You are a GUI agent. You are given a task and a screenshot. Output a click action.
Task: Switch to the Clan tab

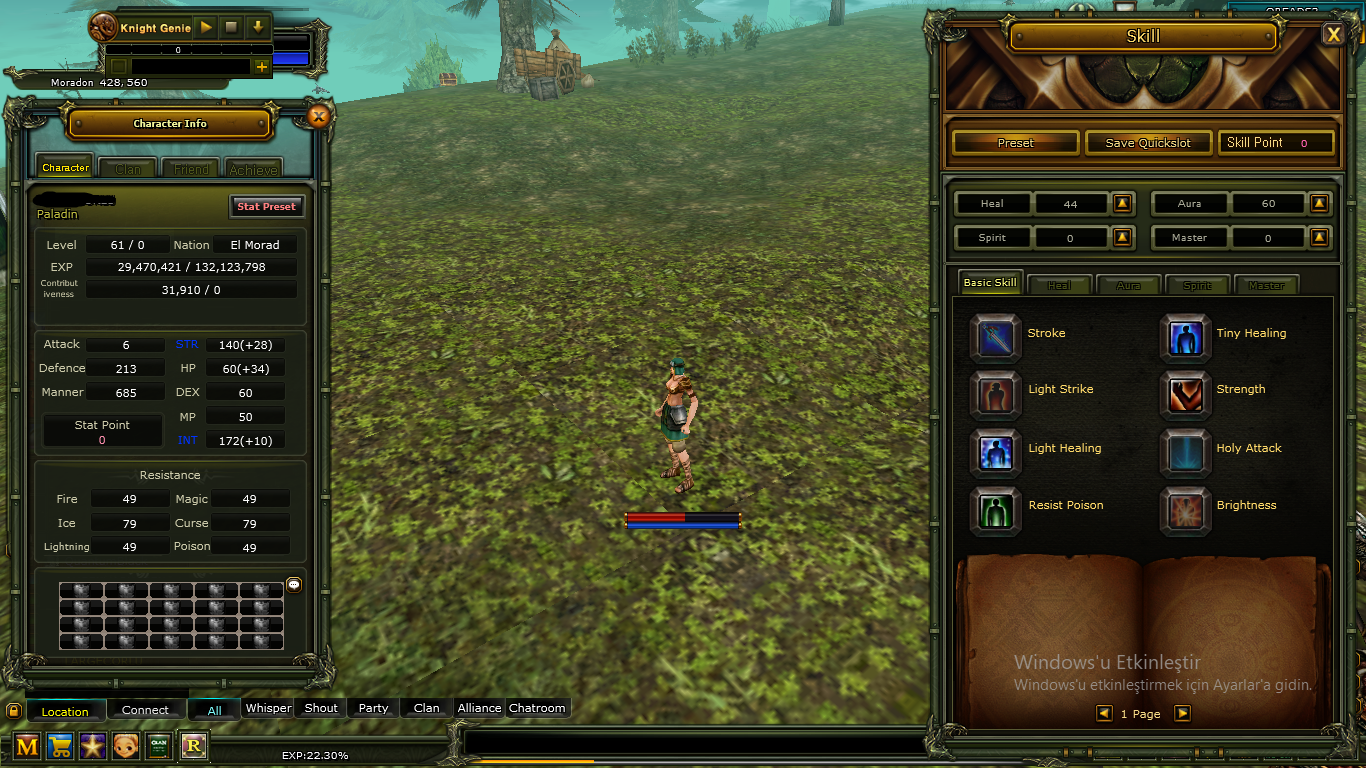click(127, 169)
